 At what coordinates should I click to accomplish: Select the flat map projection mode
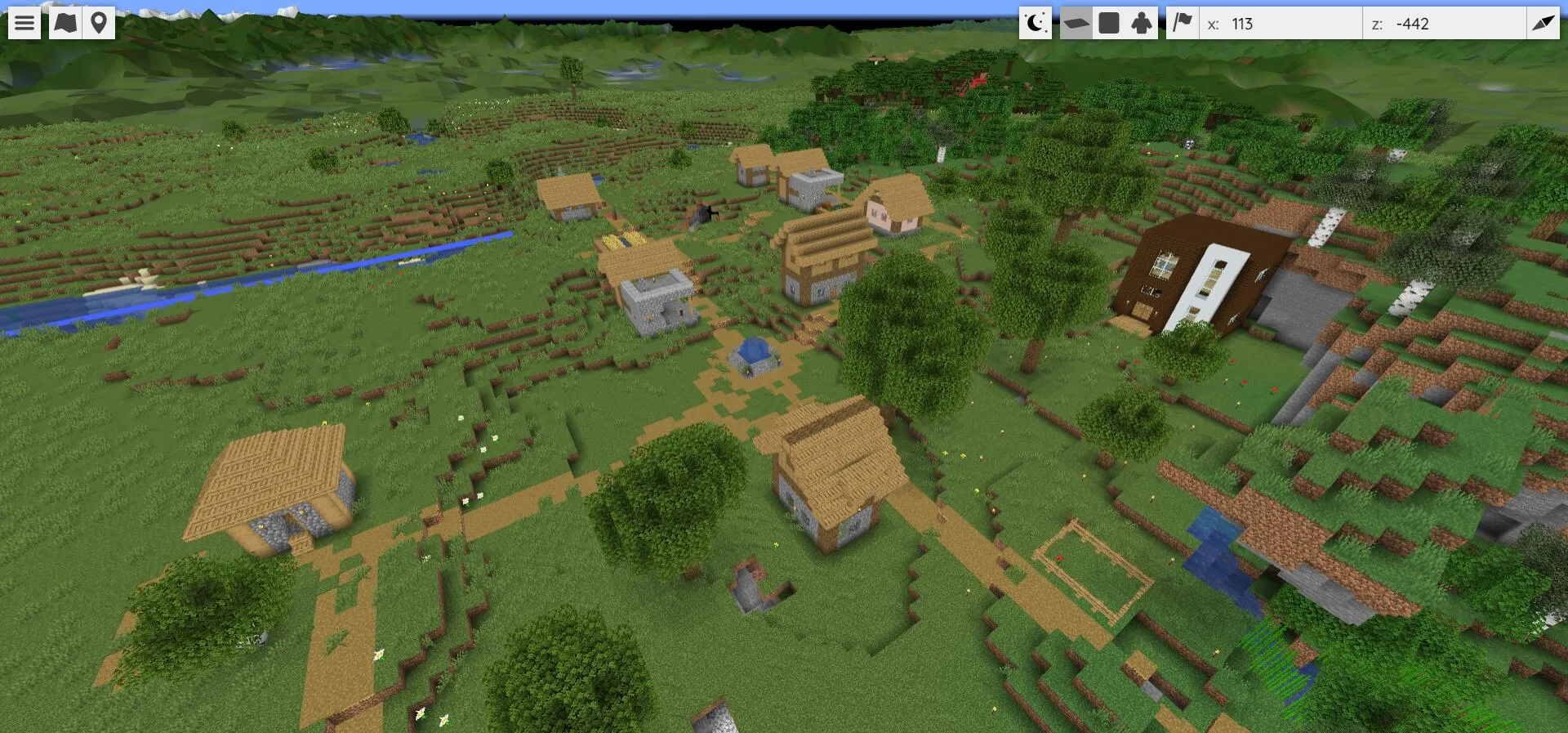coord(1077,22)
